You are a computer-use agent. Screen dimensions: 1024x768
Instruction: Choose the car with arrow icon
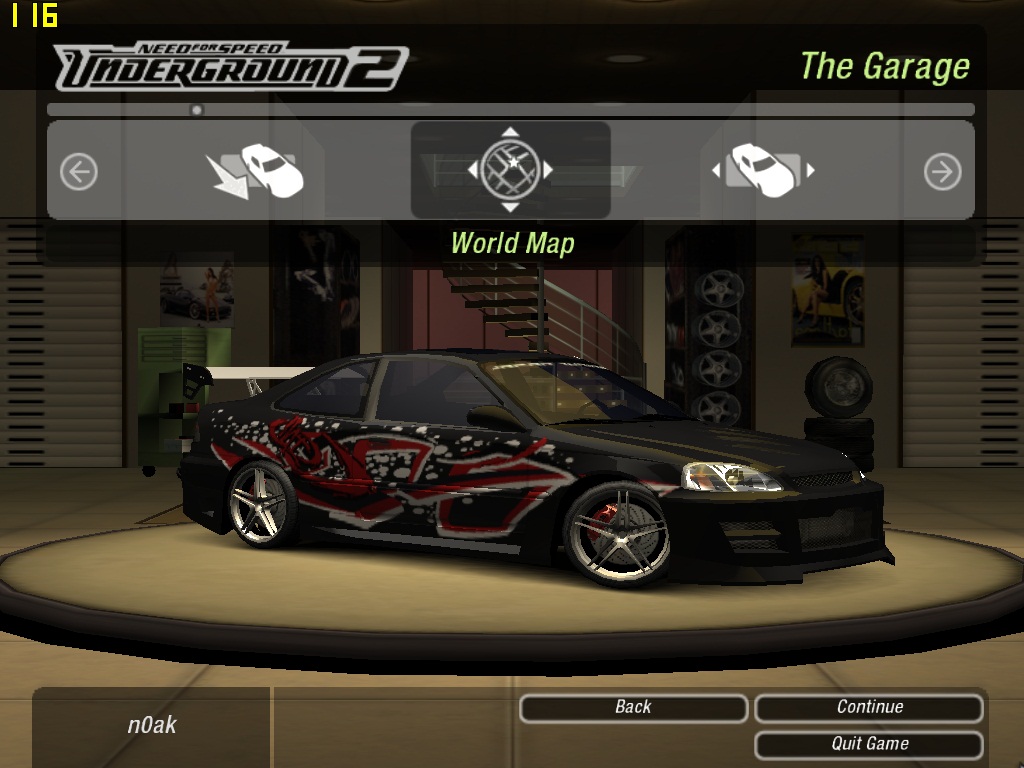pyautogui.click(x=256, y=171)
